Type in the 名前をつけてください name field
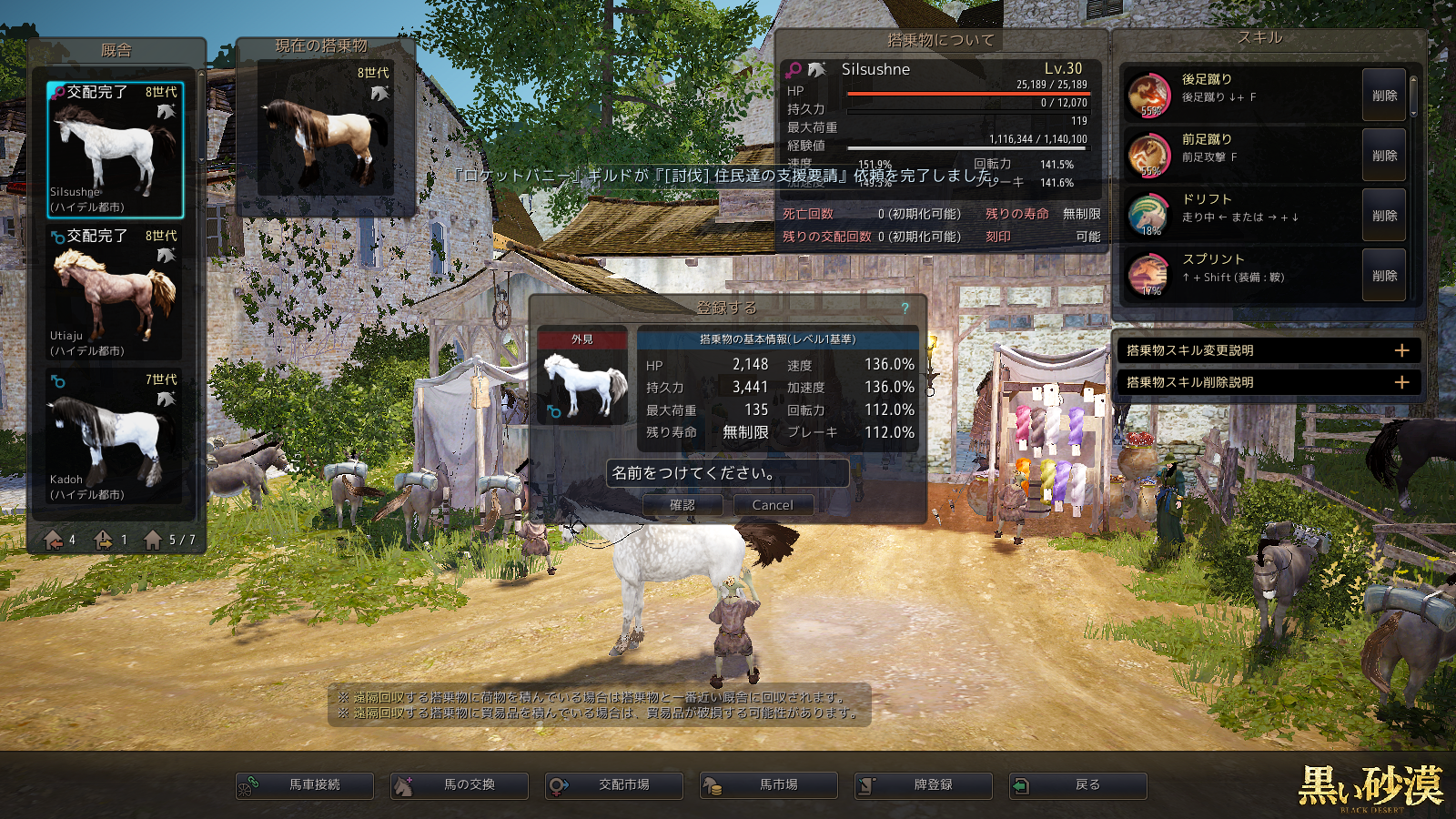The width and height of the screenshot is (1456, 819). click(x=727, y=473)
